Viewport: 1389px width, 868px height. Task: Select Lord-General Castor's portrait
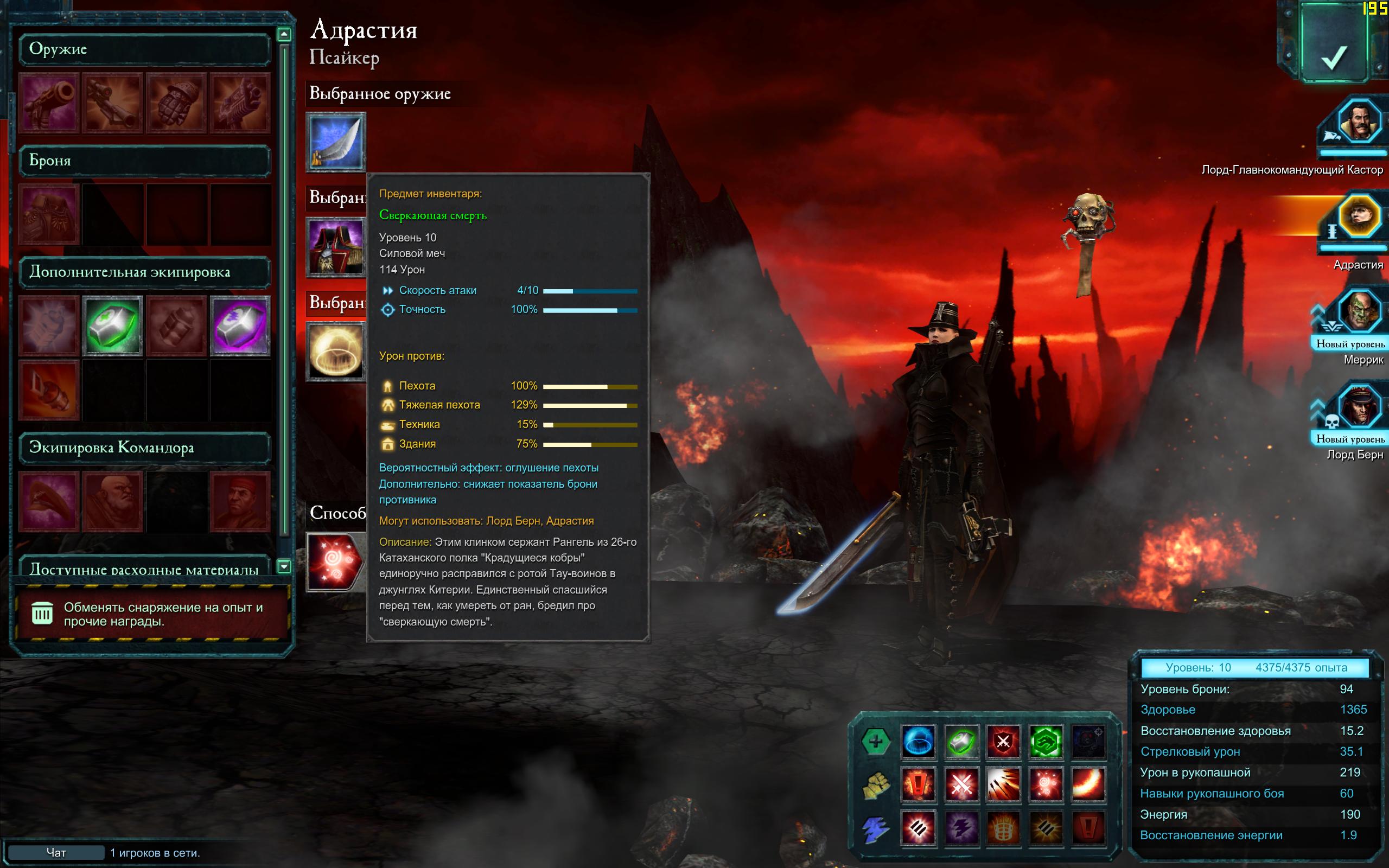pos(1359,122)
